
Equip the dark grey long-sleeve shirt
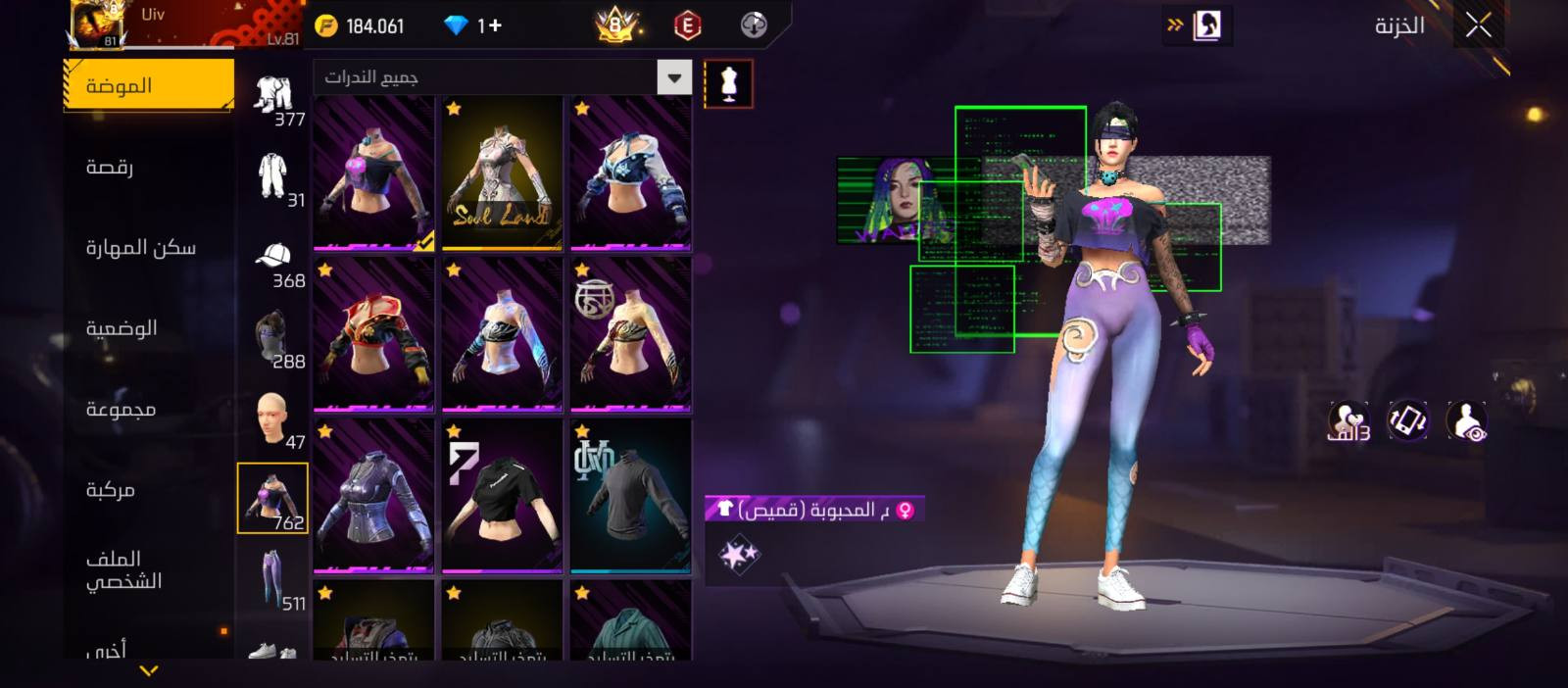pos(630,496)
